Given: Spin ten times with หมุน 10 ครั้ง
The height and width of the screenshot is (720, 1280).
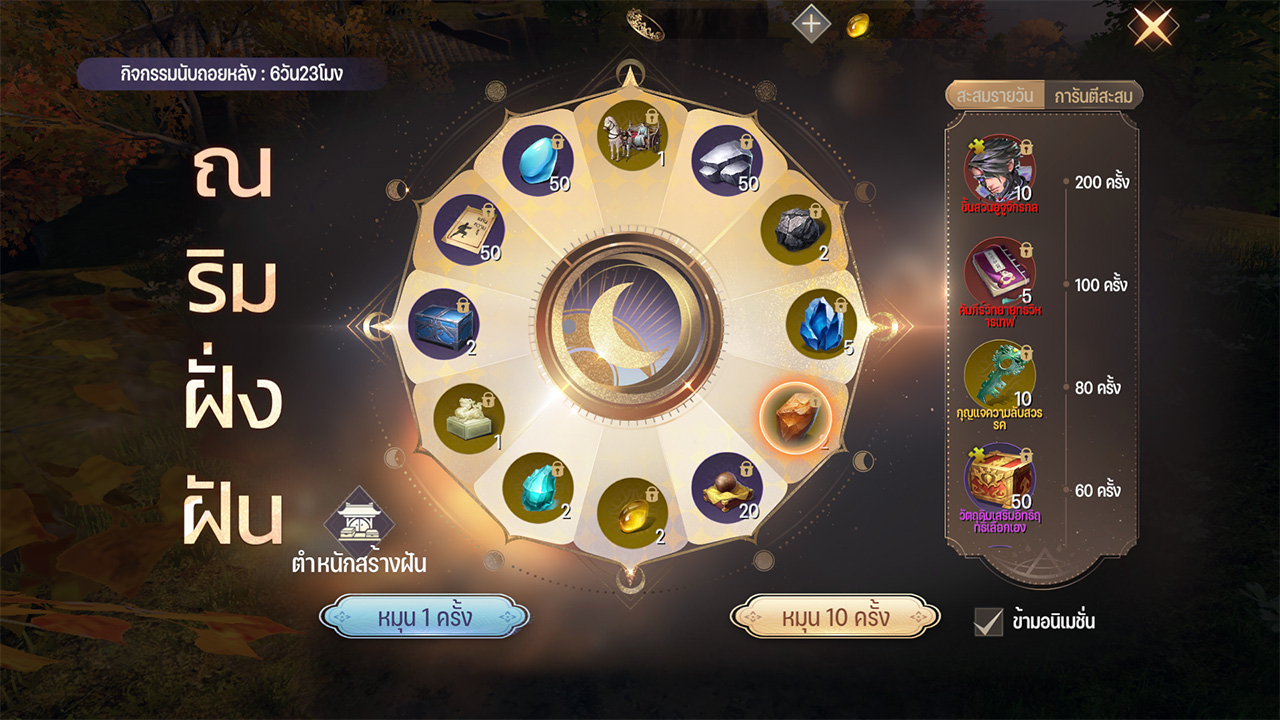Looking at the screenshot, I should point(835,617).
